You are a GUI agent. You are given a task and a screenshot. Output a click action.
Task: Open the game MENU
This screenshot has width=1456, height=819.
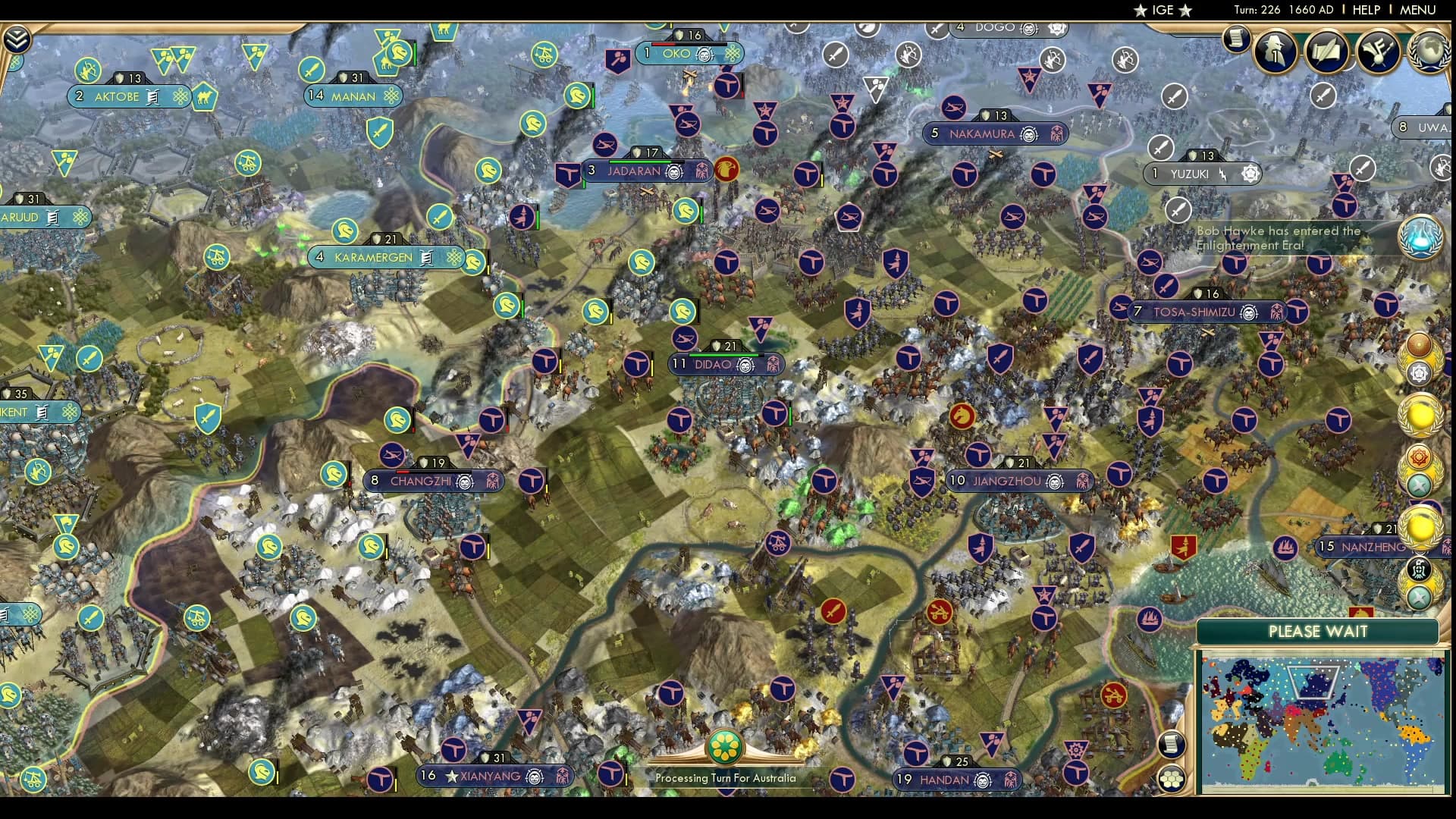pyautogui.click(x=1417, y=10)
